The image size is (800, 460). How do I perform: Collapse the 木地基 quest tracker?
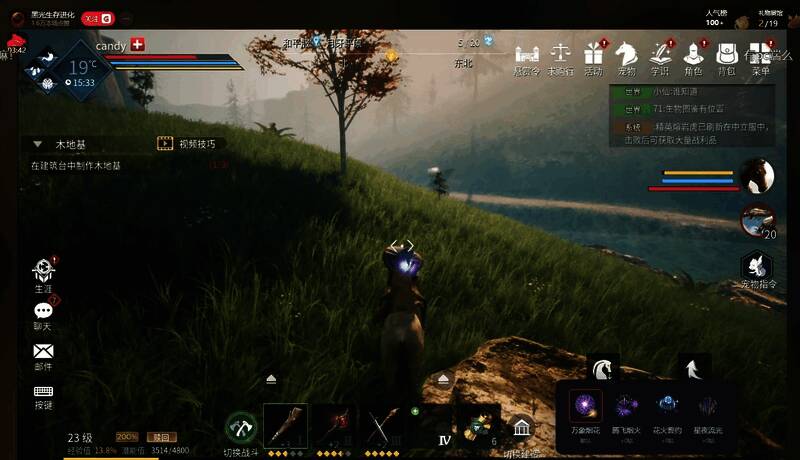[x=37, y=144]
